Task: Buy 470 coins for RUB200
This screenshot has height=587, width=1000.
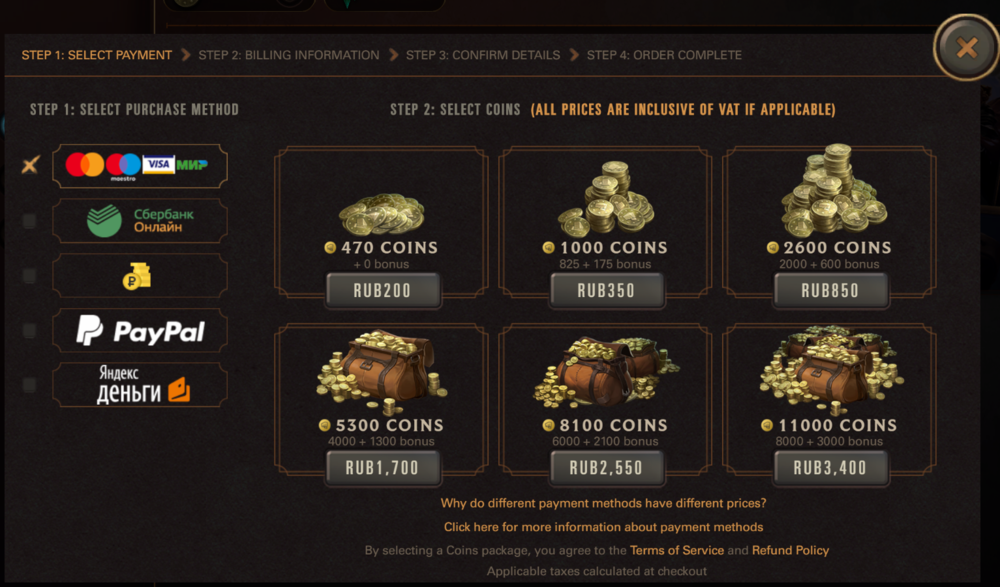Action: pos(381,291)
